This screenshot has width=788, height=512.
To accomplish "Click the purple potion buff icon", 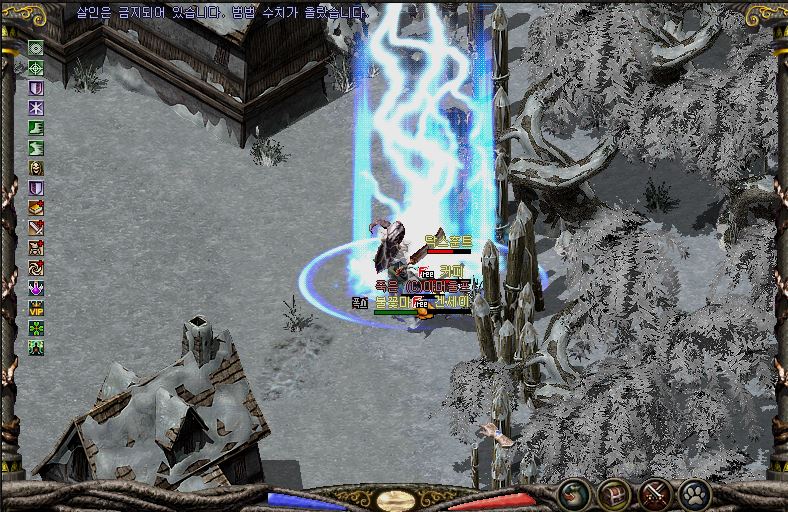I will coord(36,288).
